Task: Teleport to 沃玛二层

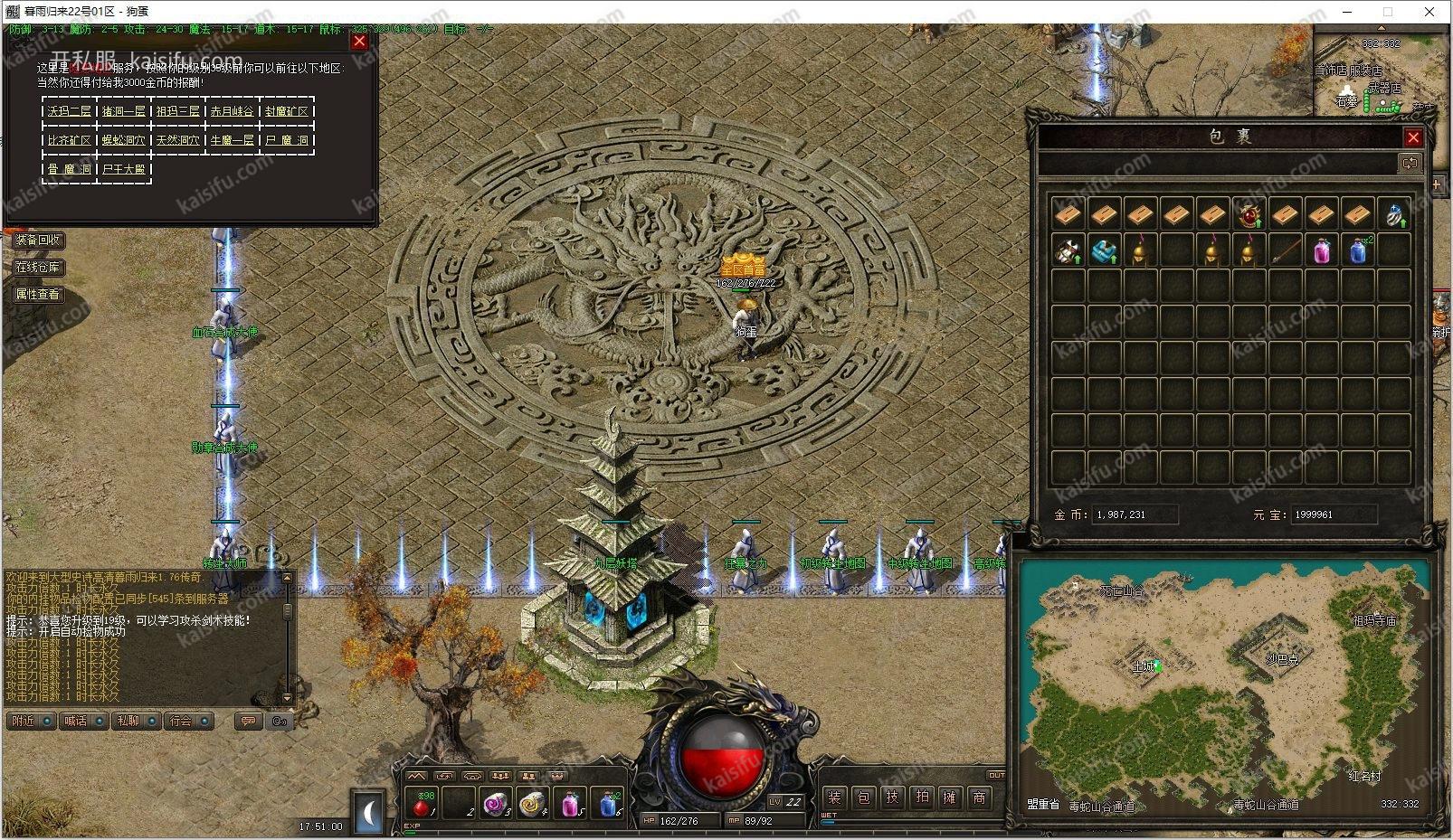Action: [70, 111]
